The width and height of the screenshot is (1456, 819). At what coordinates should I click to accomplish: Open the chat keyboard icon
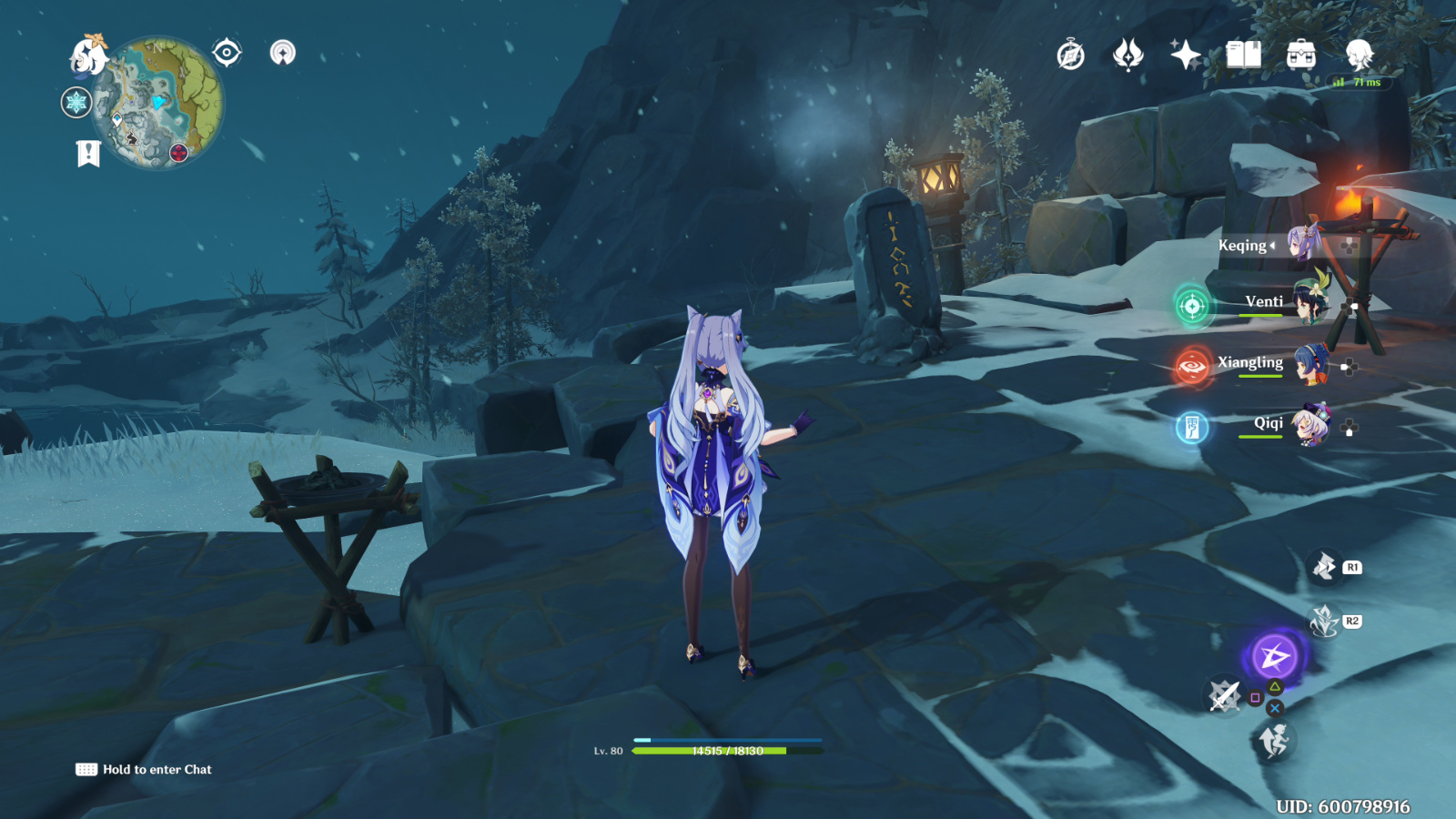pyautogui.click(x=86, y=770)
